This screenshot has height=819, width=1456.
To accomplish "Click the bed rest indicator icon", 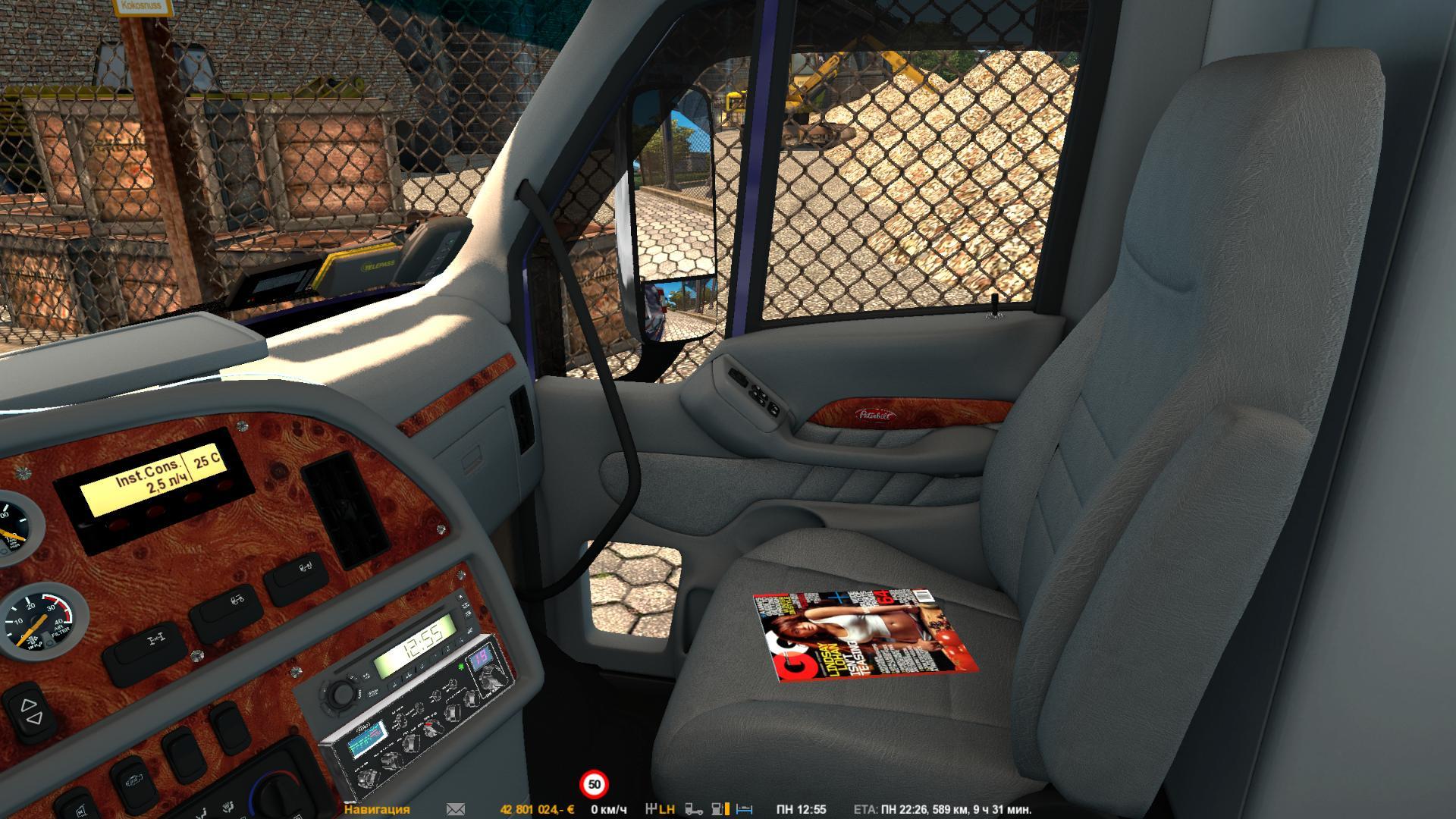I will [x=744, y=809].
